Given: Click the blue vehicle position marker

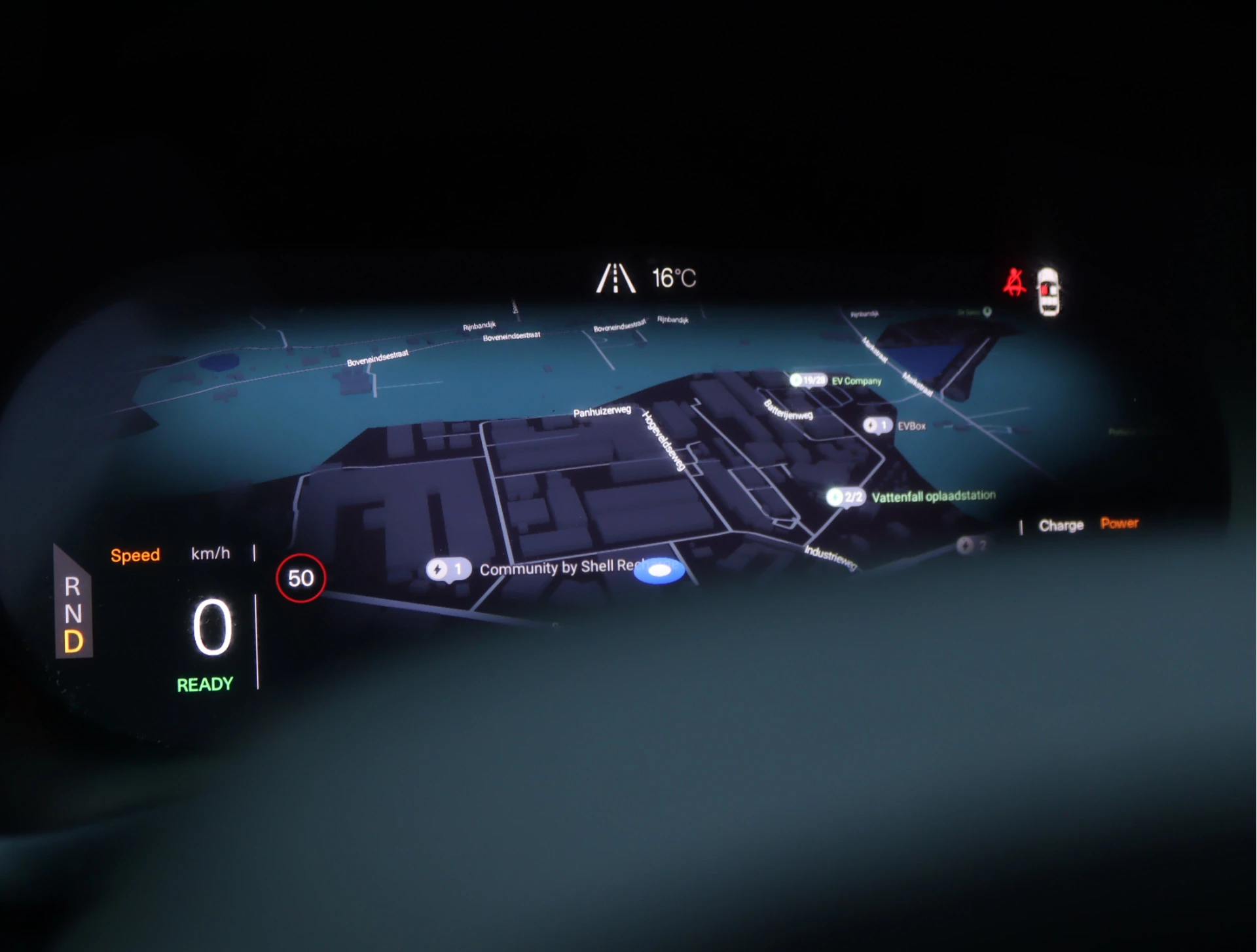Looking at the screenshot, I should (660, 571).
